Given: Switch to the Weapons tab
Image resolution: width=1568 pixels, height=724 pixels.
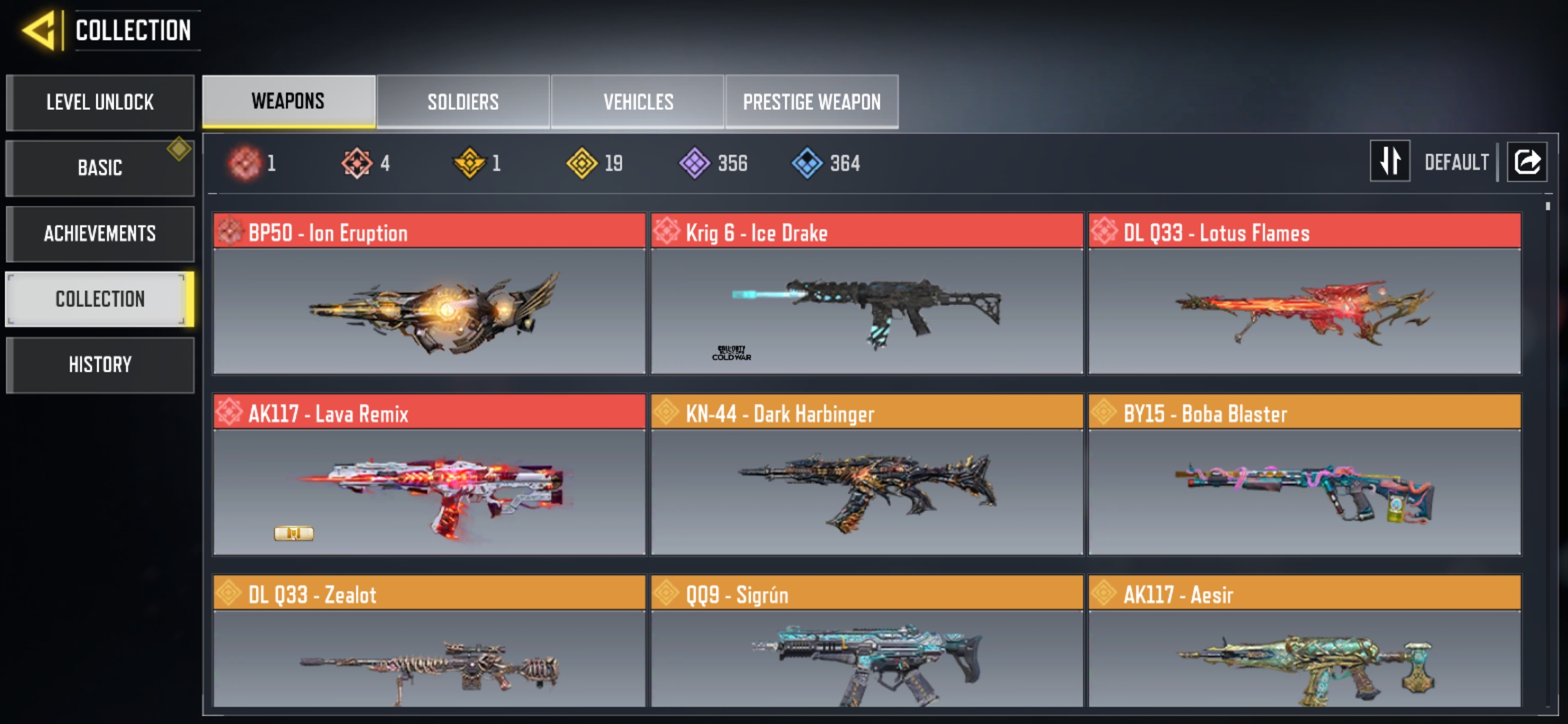Looking at the screenshot, I should coord(288,101).
